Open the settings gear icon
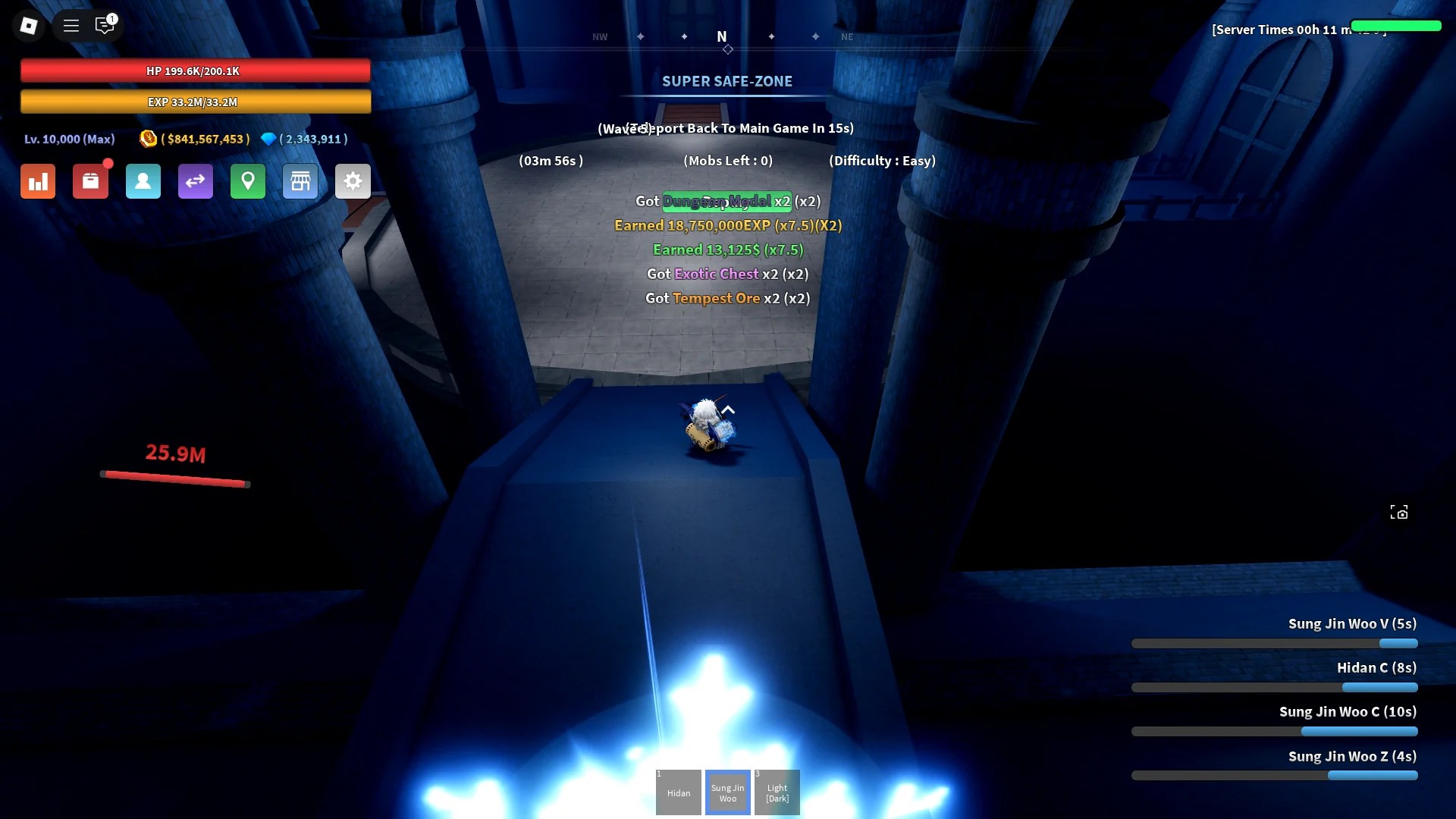Viewport: 1456px width, 819px height. pos(353,181)
